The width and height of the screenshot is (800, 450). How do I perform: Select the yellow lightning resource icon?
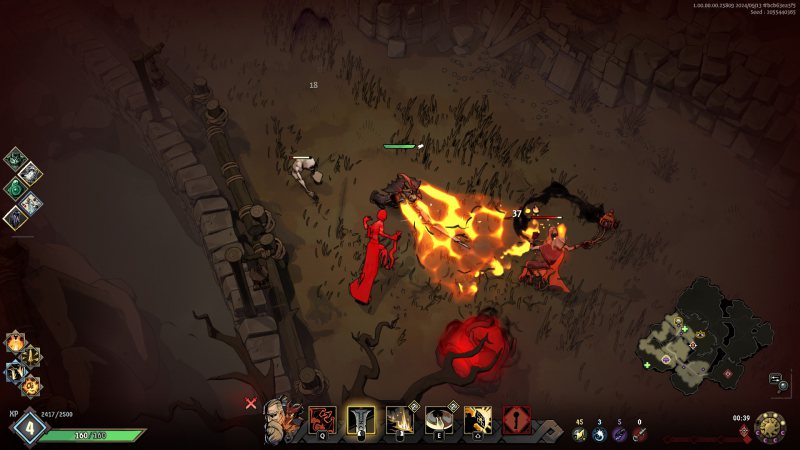(x=579, y=434)
